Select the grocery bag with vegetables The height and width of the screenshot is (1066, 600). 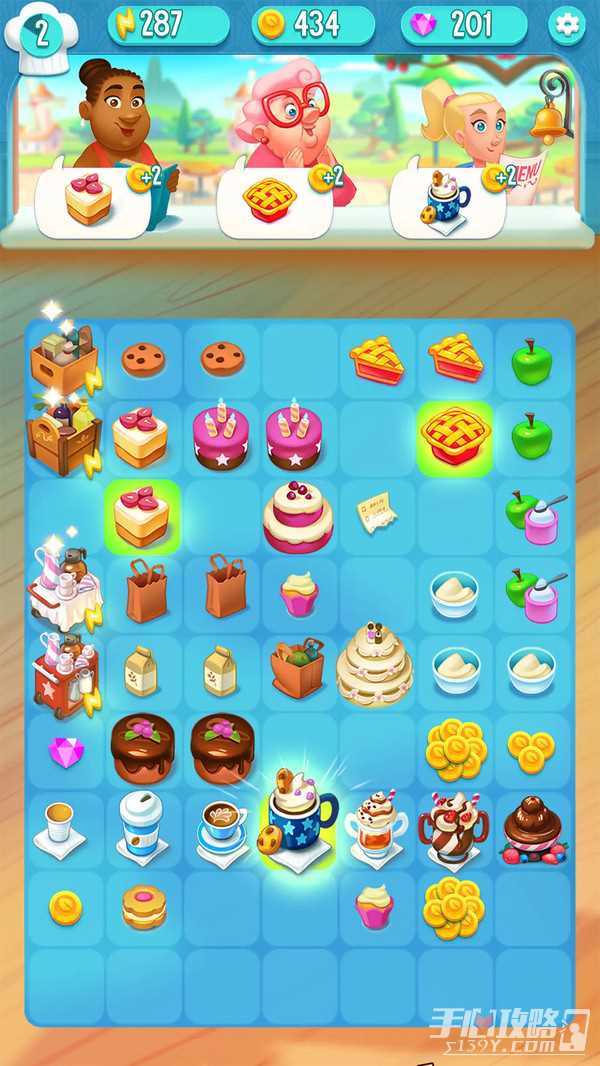298,668
